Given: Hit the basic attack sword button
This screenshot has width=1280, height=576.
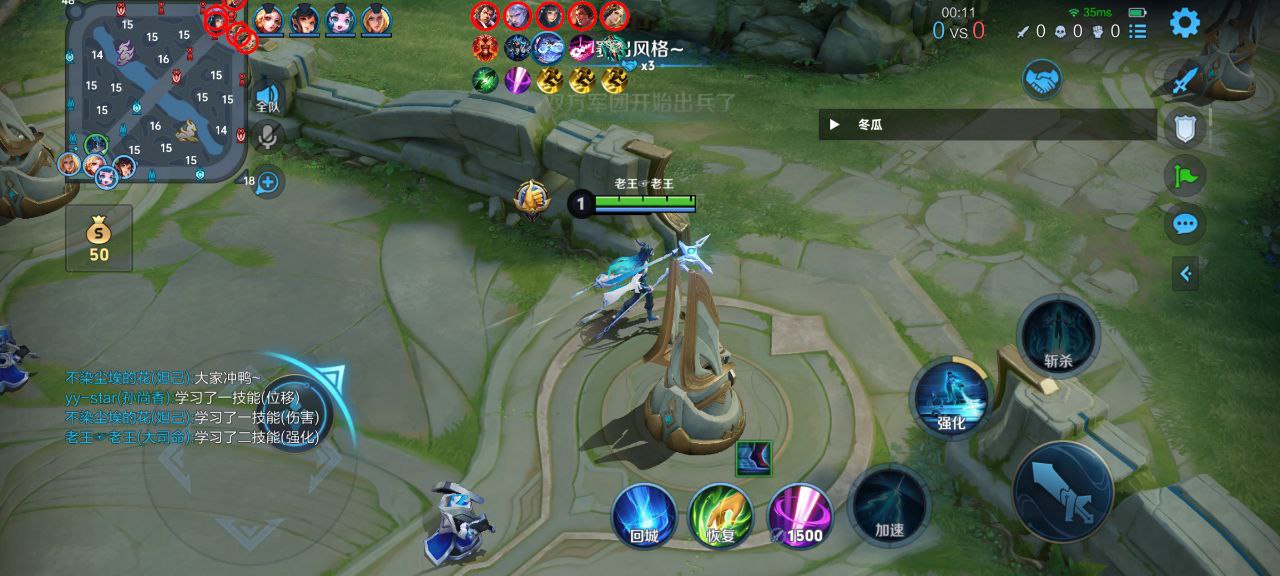Looking at the screenshot, I should [x=1062, y=491].
